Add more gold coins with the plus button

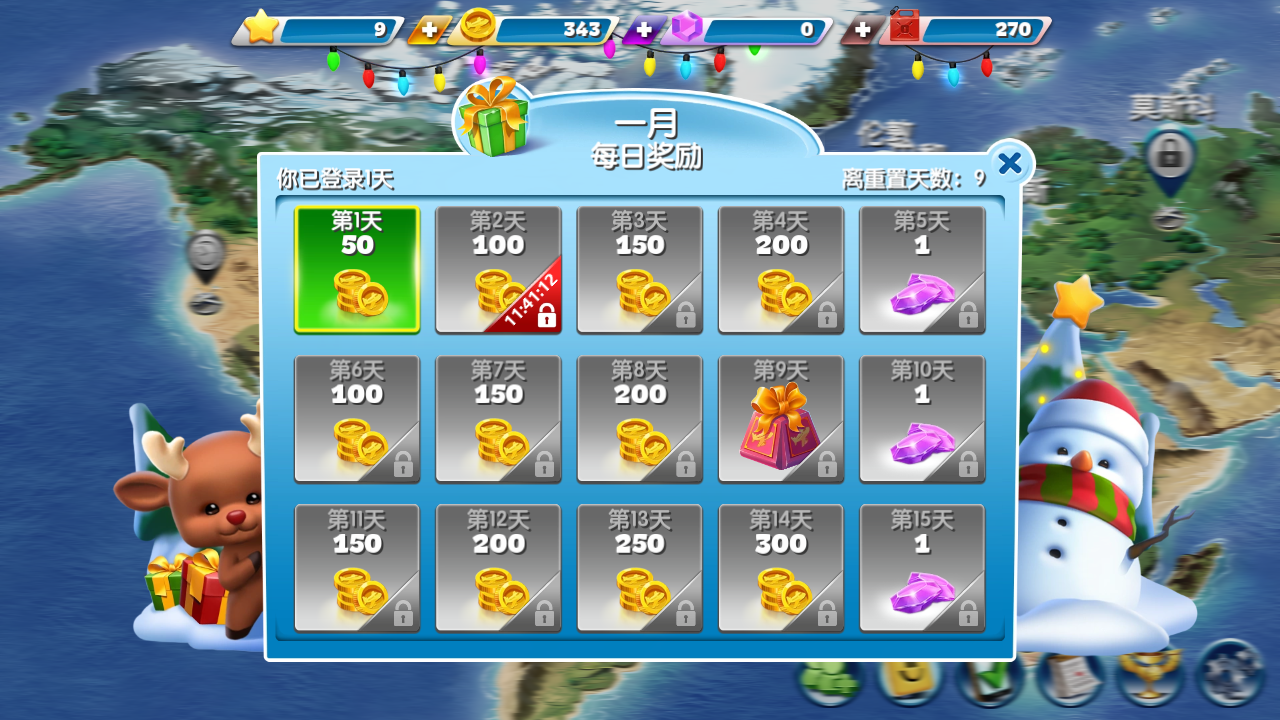pyautogui.click(x=429, y=30)
